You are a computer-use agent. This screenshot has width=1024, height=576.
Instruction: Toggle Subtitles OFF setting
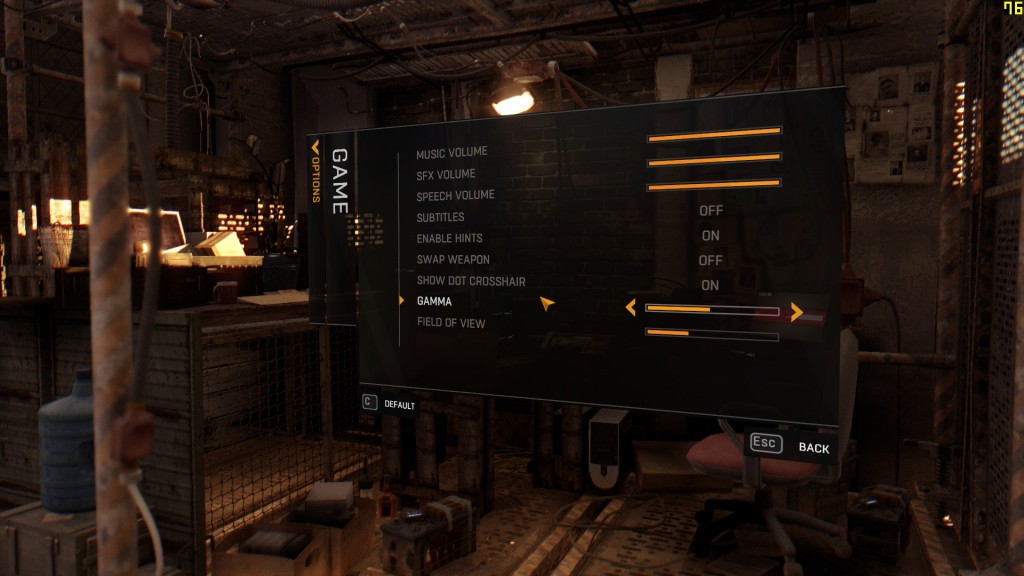711,211
